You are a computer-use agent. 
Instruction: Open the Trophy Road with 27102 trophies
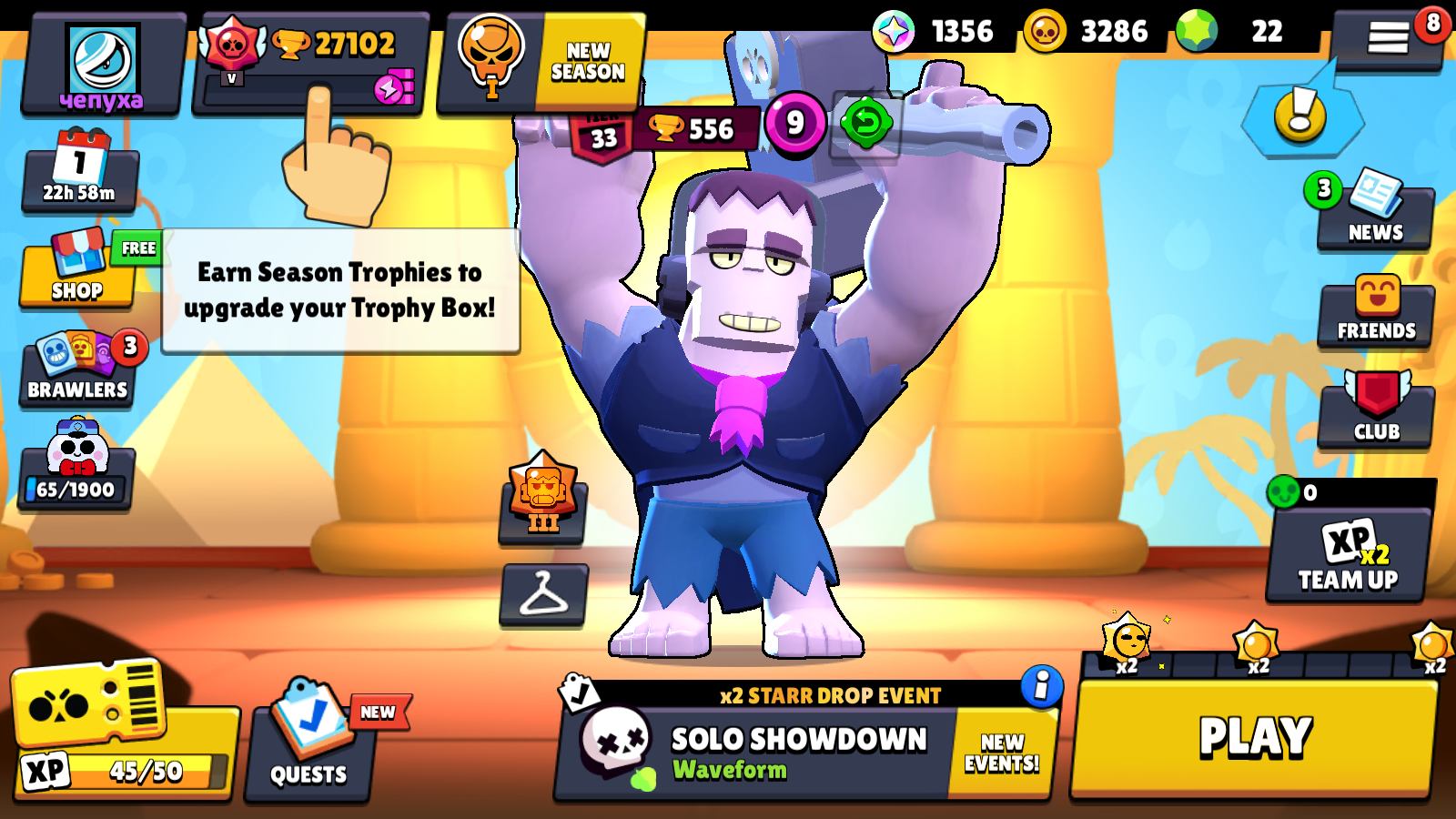tap(309, 43)
